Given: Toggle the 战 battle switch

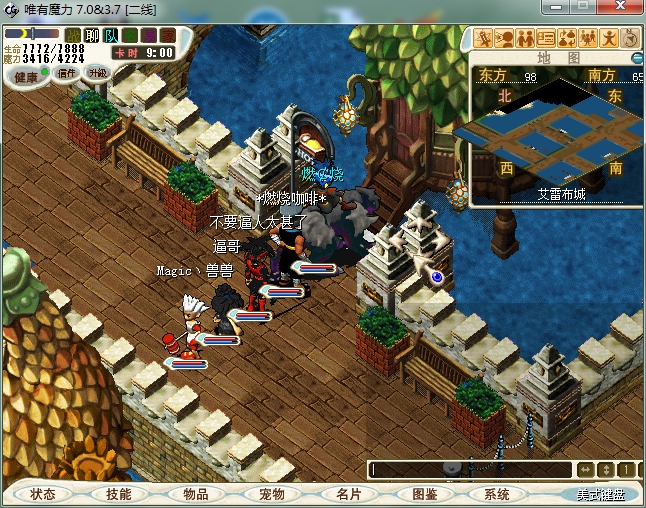Looking at the screenshot, I should (73, 35).
